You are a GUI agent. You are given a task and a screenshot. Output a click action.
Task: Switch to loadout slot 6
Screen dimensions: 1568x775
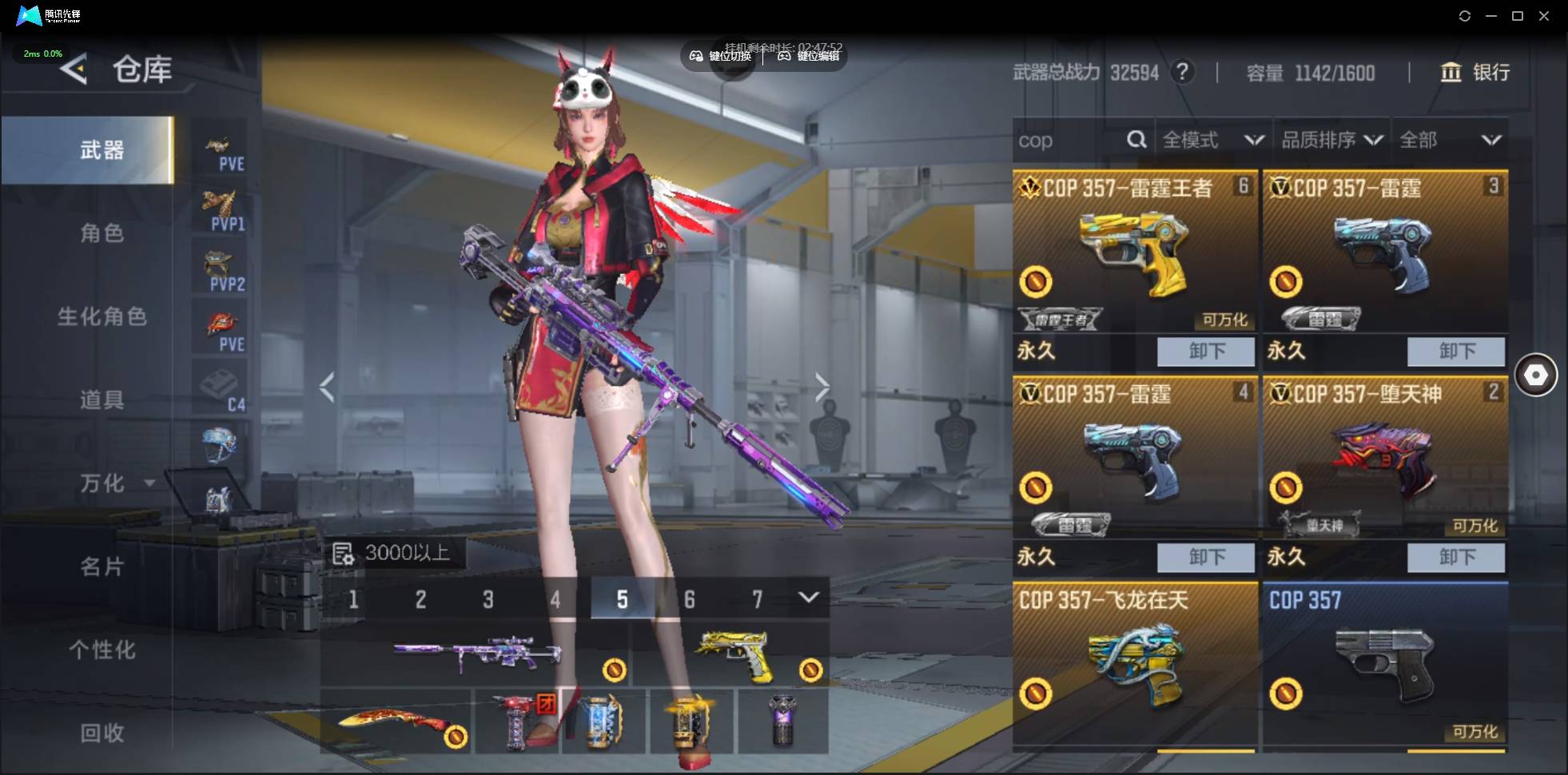689,599
